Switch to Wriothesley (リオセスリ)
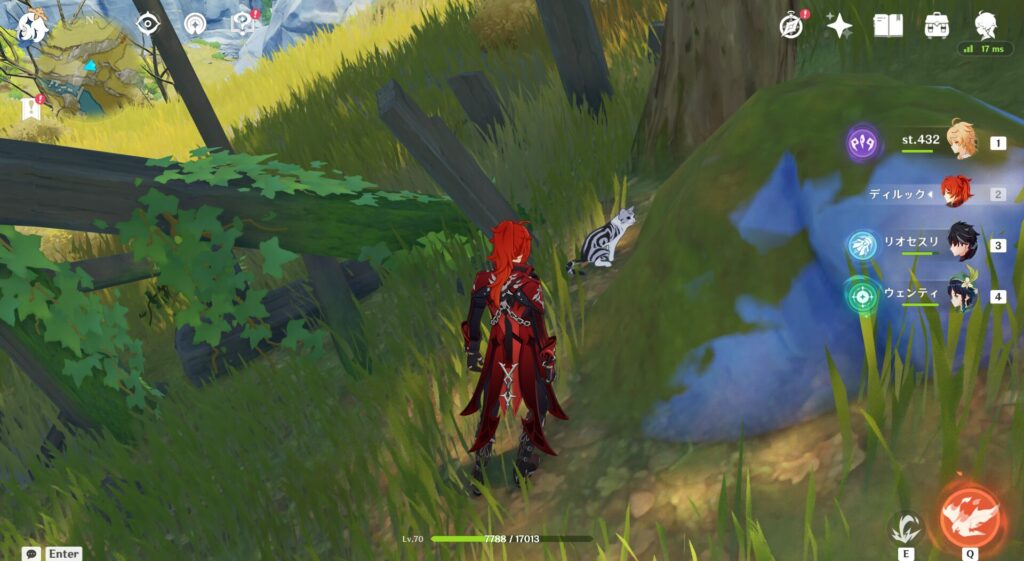The width and height of the screenshot is (1024, 561). click(x=960, y=244)
